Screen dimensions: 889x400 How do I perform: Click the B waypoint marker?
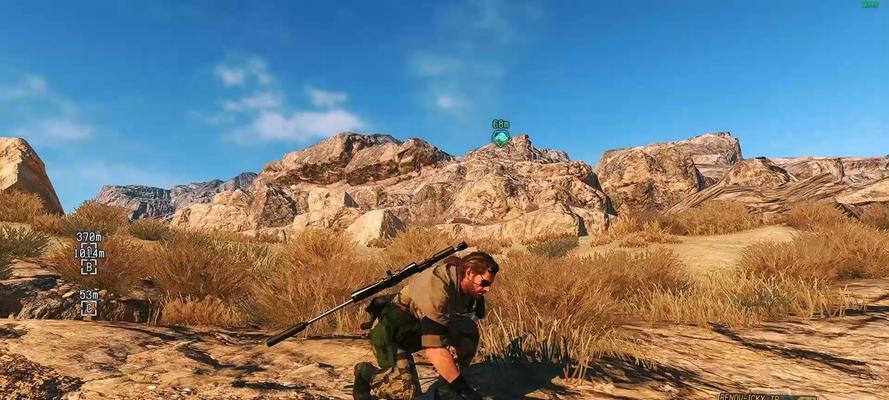[89, 267]
